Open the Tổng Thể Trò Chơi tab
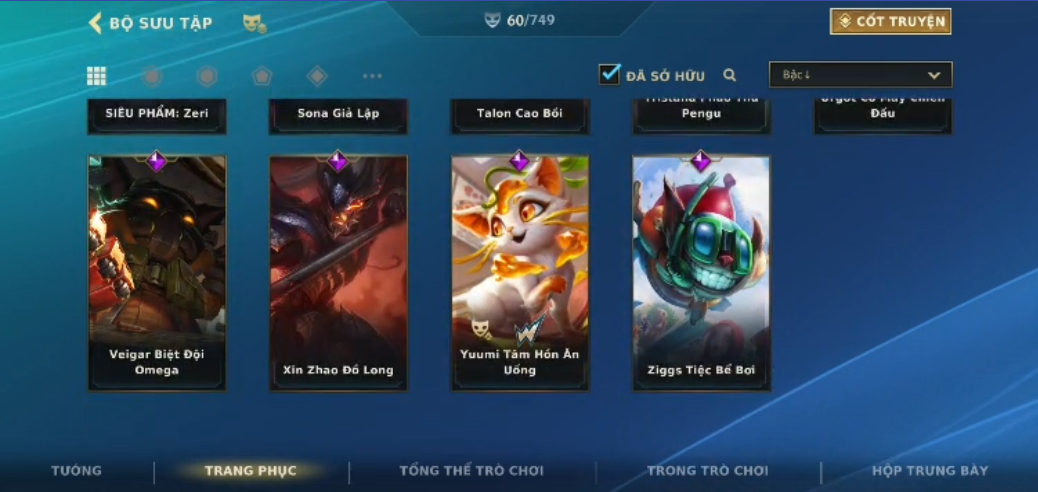1038x492 pixels. pyautogui.click(x=471, y=471)
